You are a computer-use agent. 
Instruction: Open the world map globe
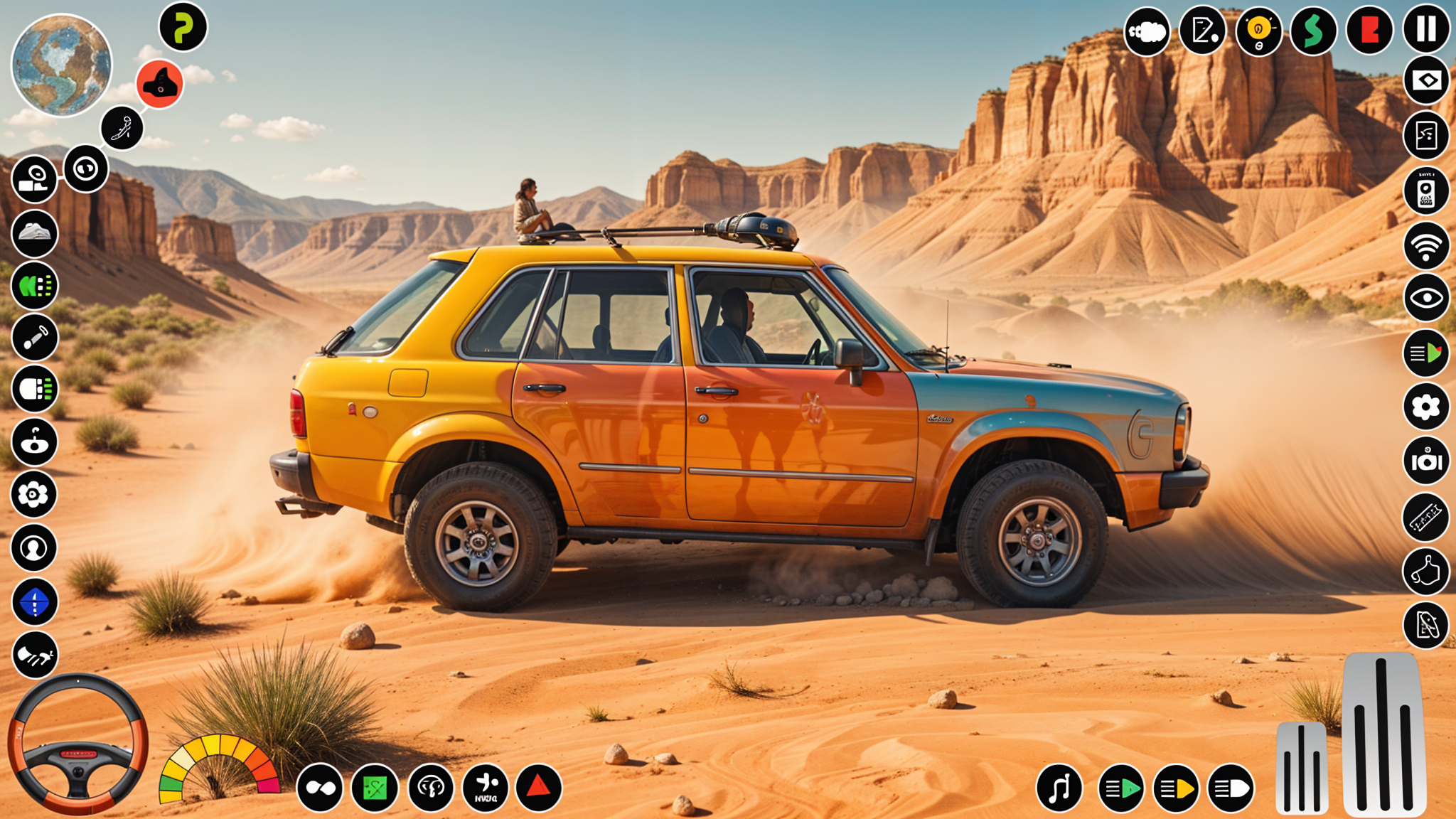tap(60, 68)
